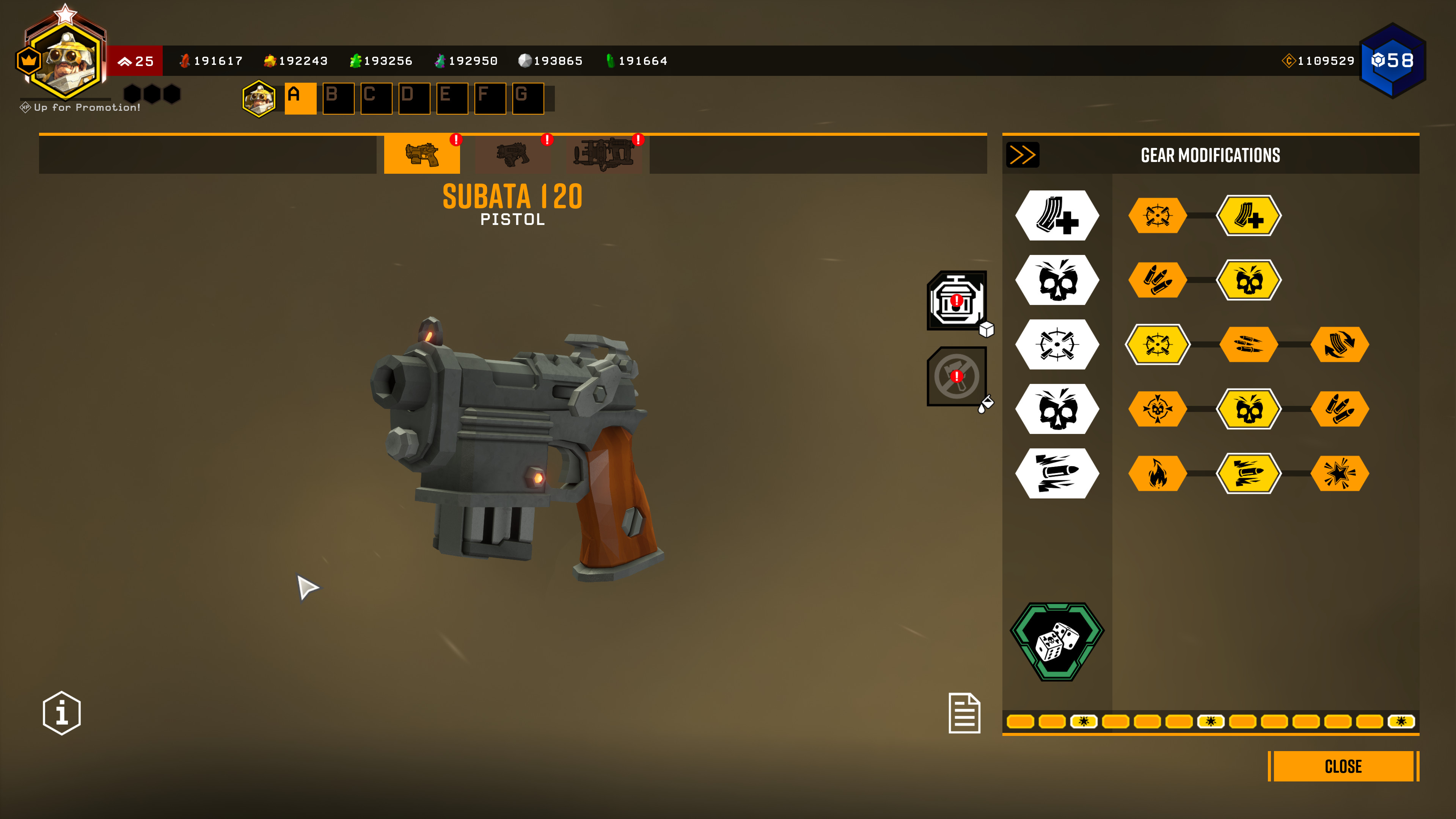Select the expanded ammo mod in tier one
1456x819 pixels.
(x=1249, y=215)
